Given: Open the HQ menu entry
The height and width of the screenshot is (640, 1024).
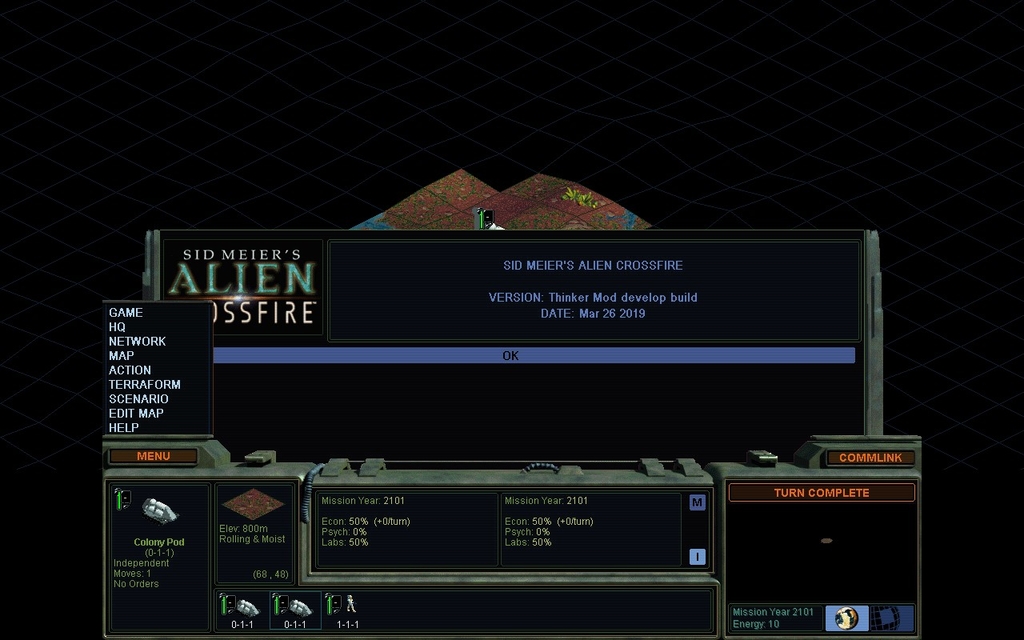Looking at the screenshot, I should [117, 327].
